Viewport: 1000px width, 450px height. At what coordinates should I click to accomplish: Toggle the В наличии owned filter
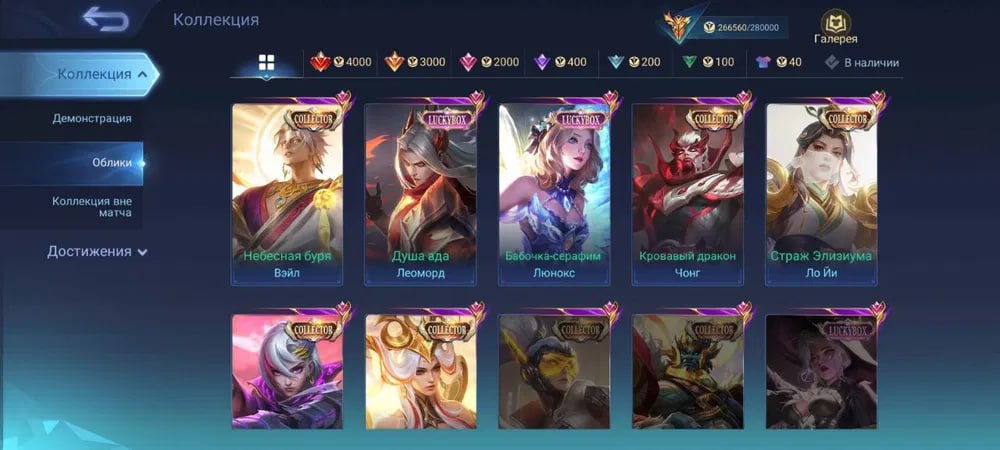(861, 62)
